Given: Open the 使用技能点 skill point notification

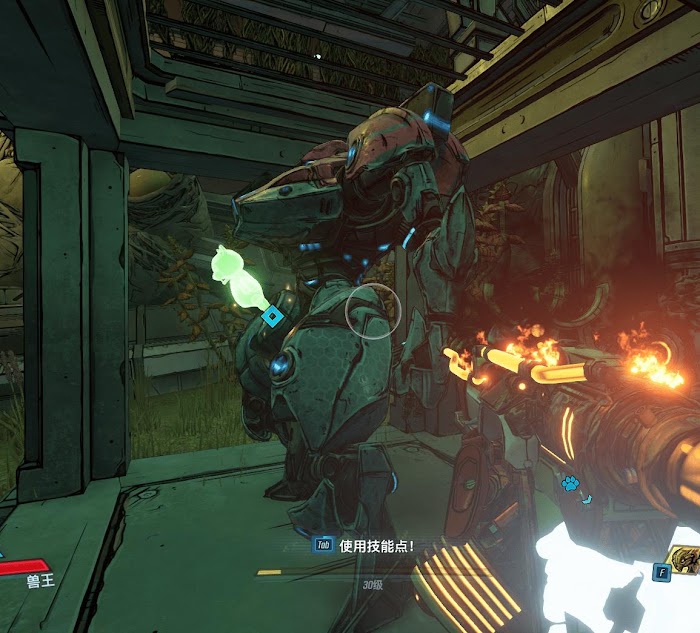Looking at the screenshot, I should (x=364, y=545).
